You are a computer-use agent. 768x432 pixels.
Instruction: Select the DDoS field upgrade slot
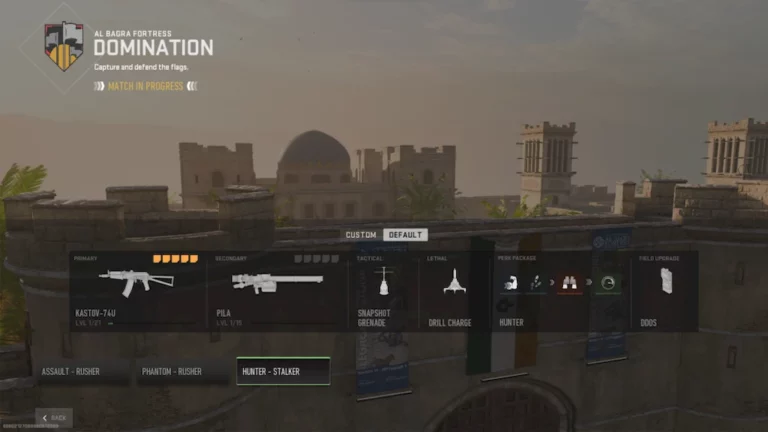click(x=667, y=291)
